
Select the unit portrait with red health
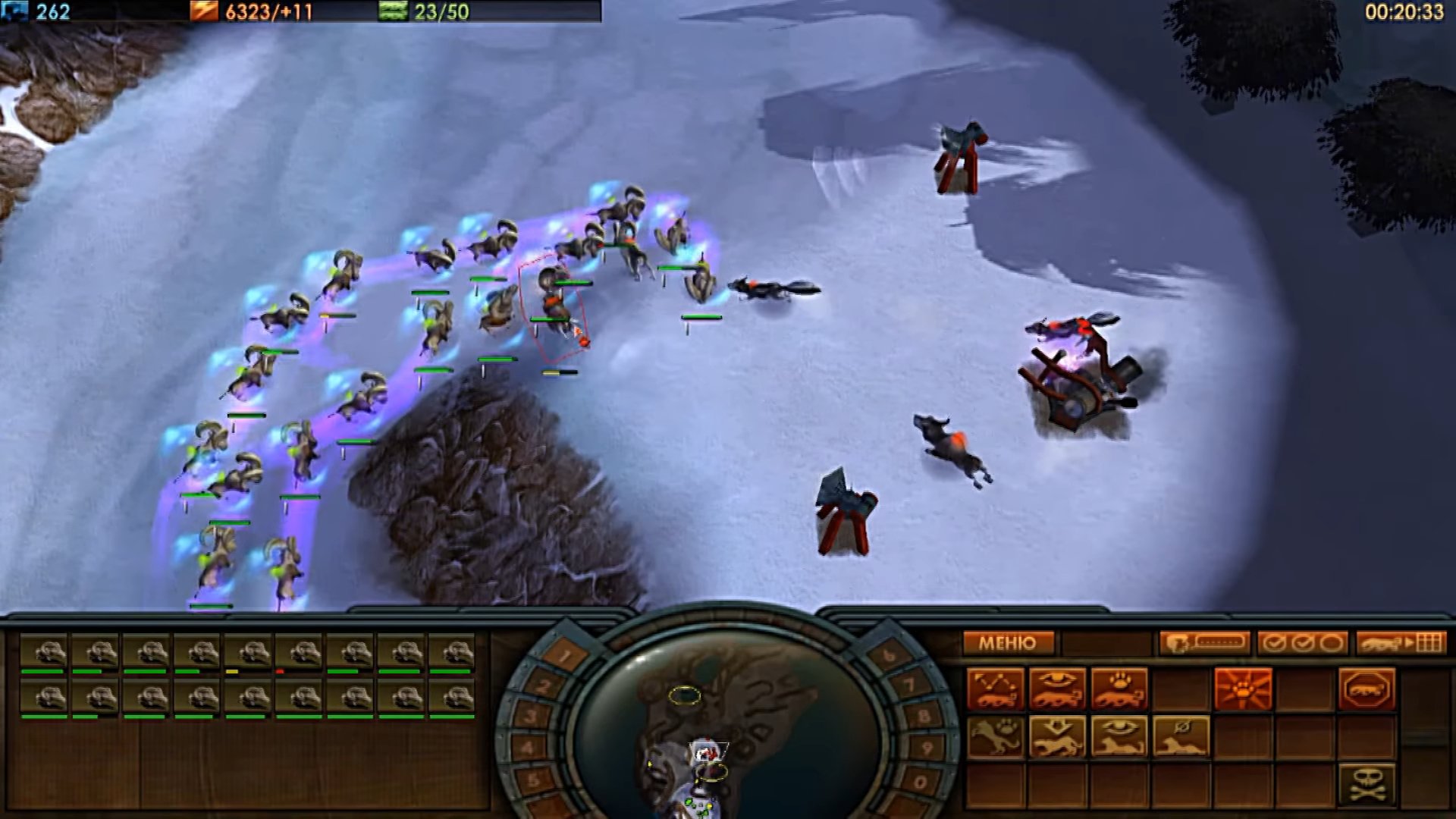coord(302,654)
